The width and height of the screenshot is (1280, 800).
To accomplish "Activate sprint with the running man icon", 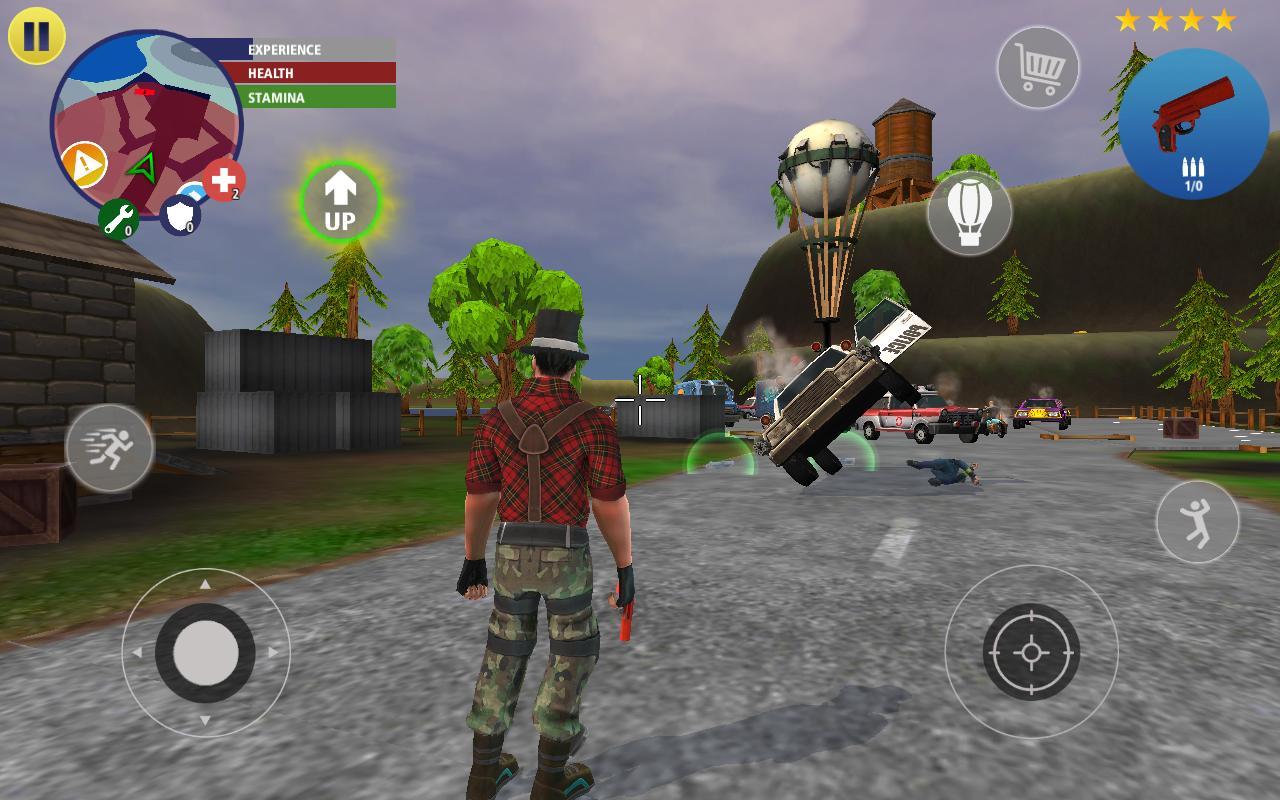I will (x=110, y=449).
